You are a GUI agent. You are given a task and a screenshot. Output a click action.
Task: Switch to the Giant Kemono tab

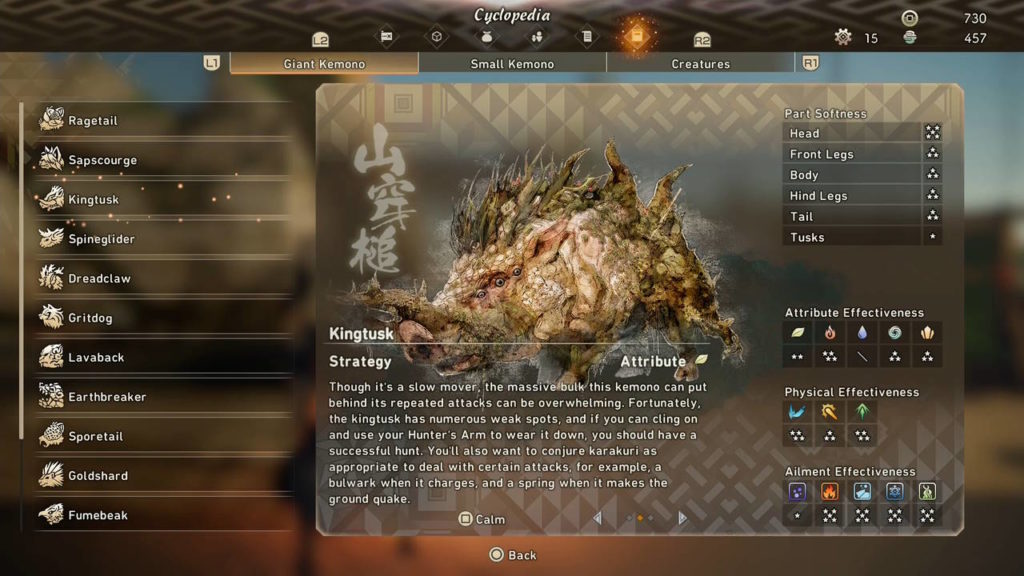324,64
